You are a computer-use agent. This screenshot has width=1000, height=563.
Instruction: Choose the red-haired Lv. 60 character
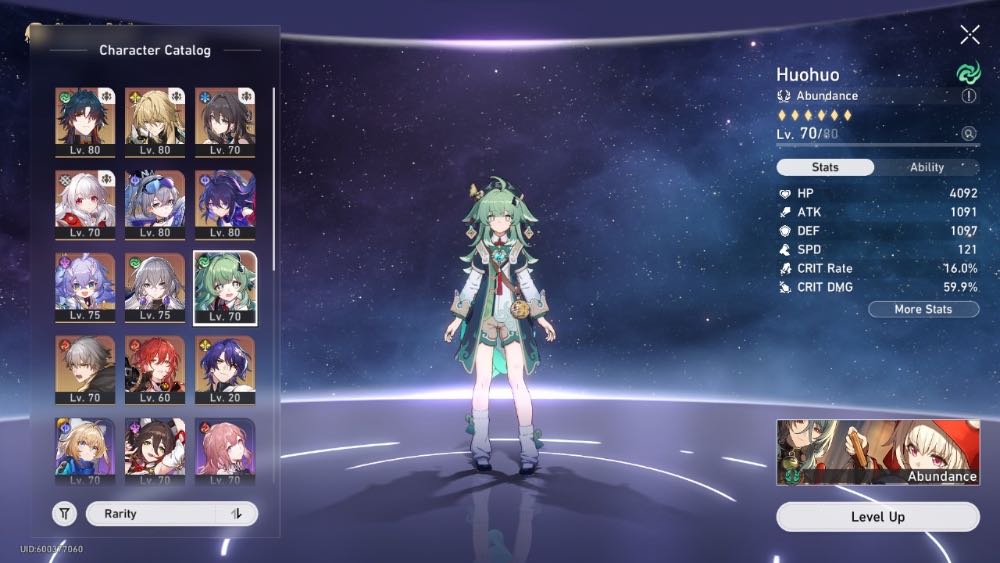click(x=155, y=370)
